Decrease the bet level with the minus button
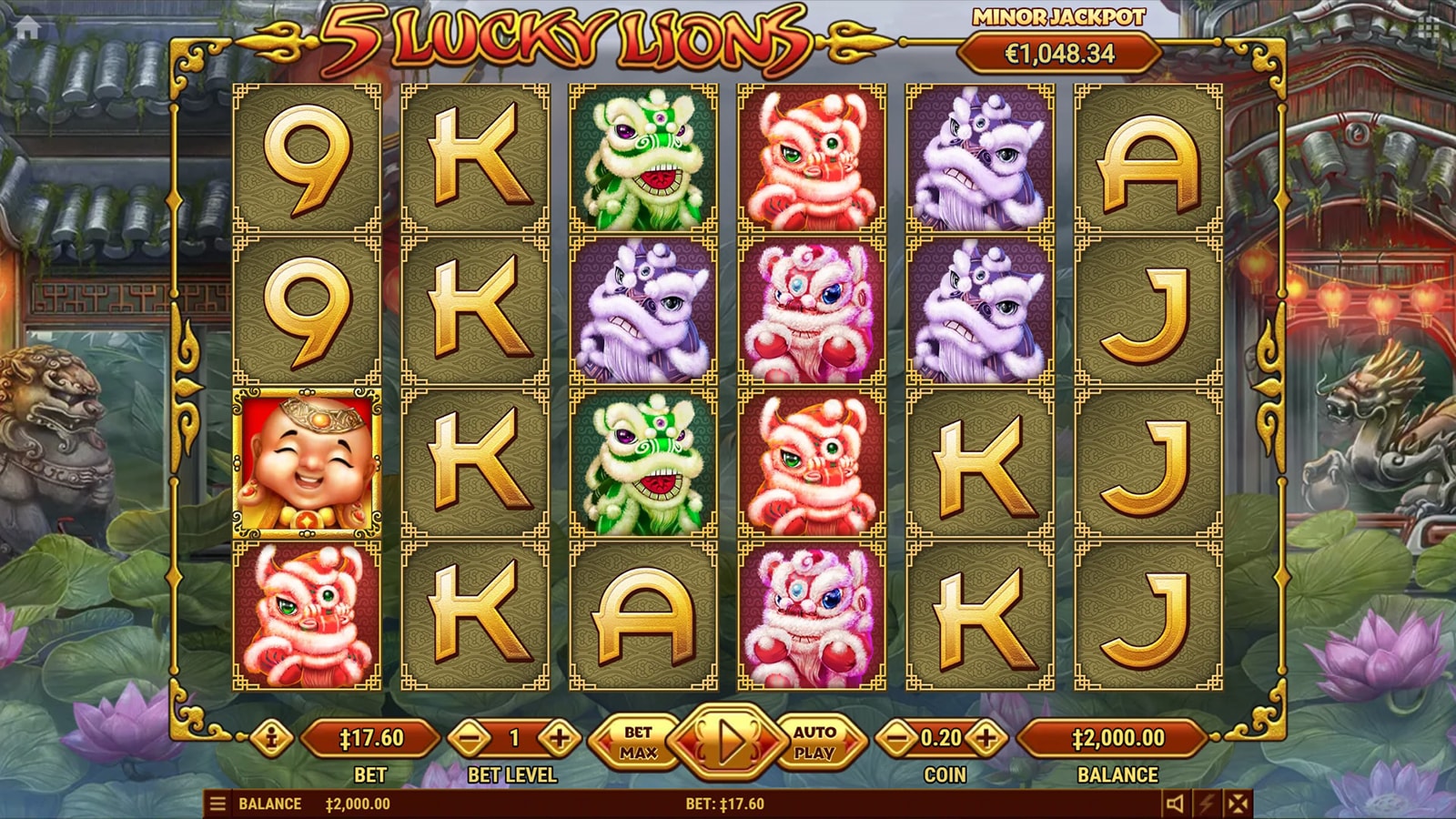The width and height of the screenshot is (1456, 819). 470,738
